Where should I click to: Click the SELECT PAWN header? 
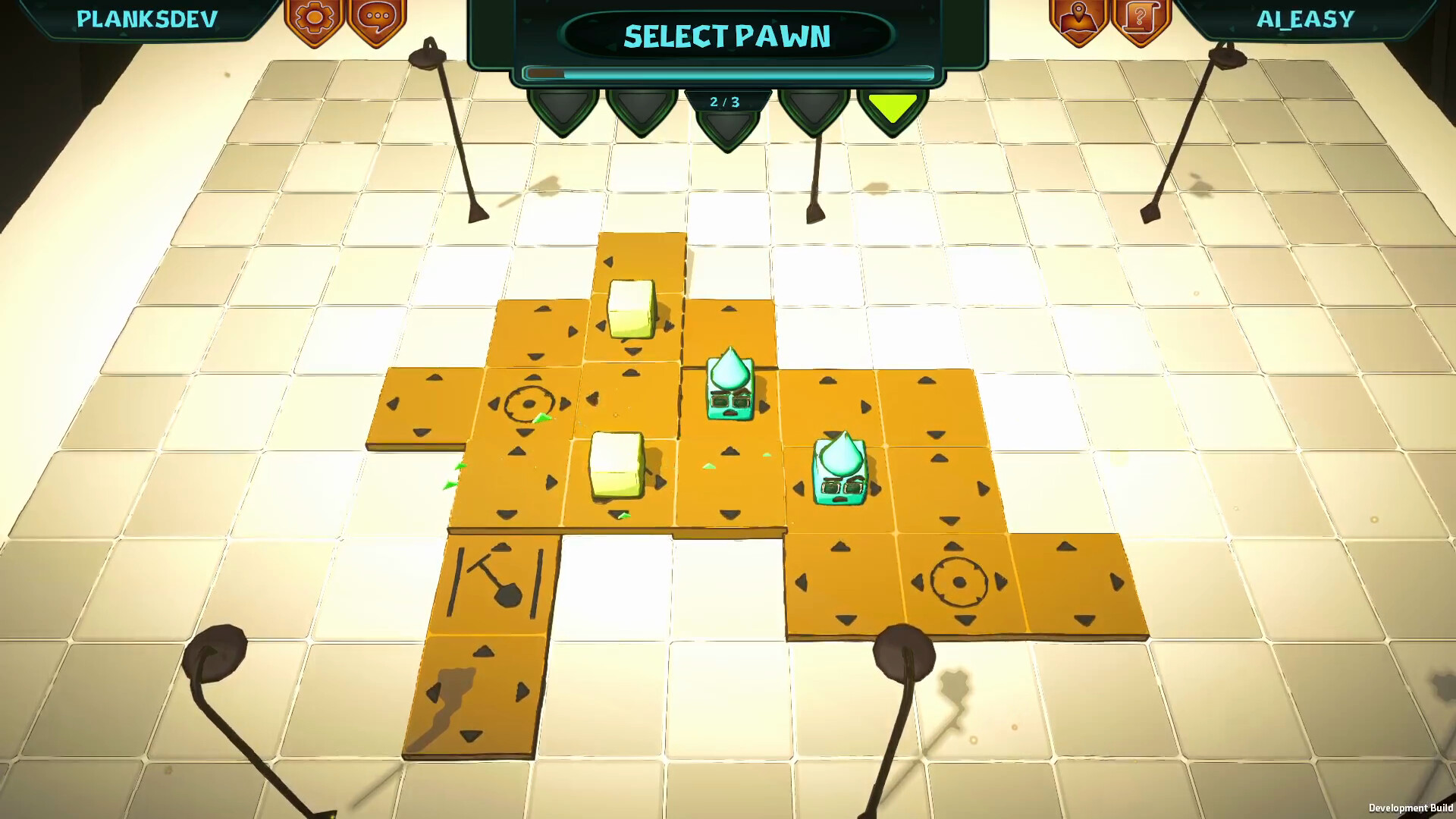(x=726, y=35)
